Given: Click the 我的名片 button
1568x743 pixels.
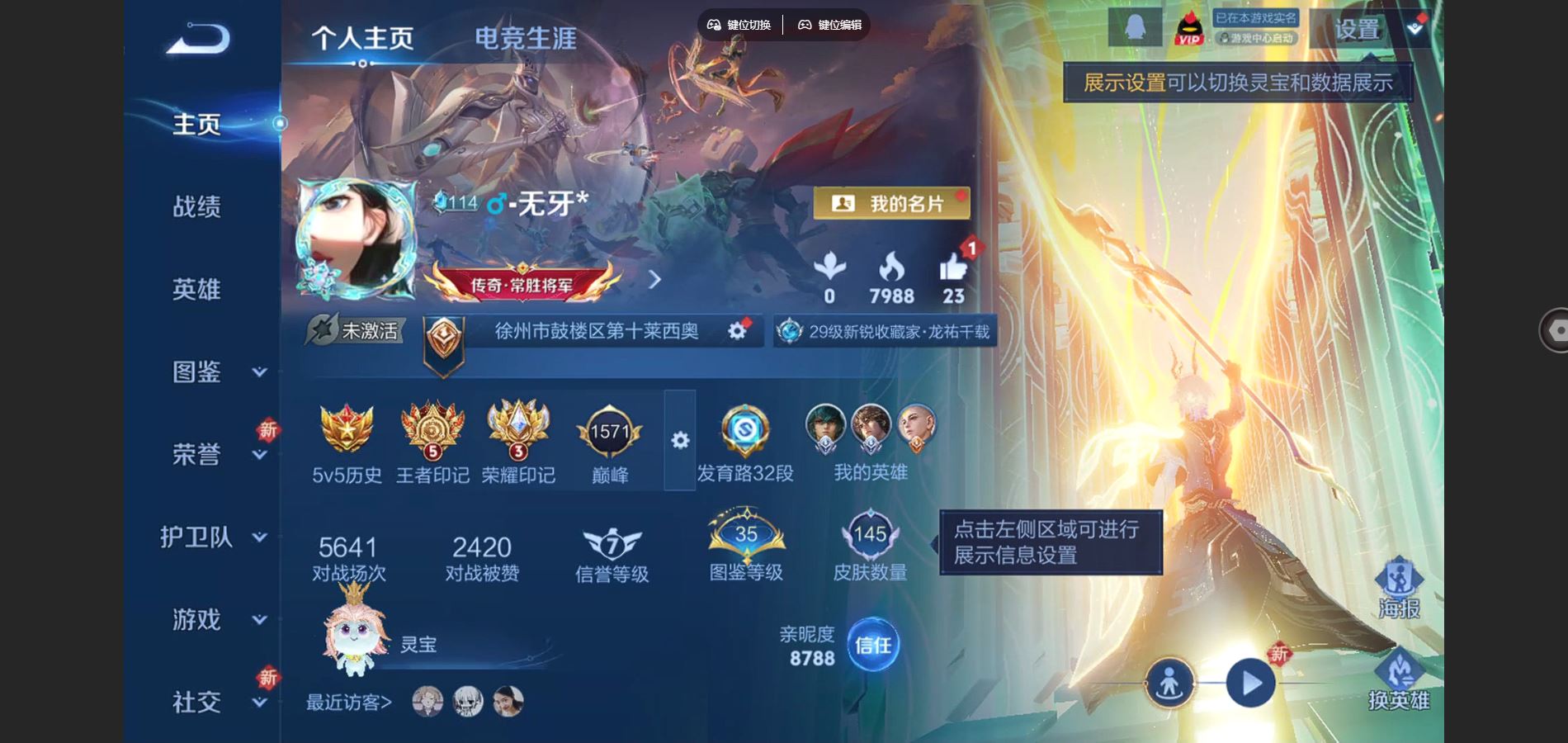Looking at the screenshot, I should [891, 204].
